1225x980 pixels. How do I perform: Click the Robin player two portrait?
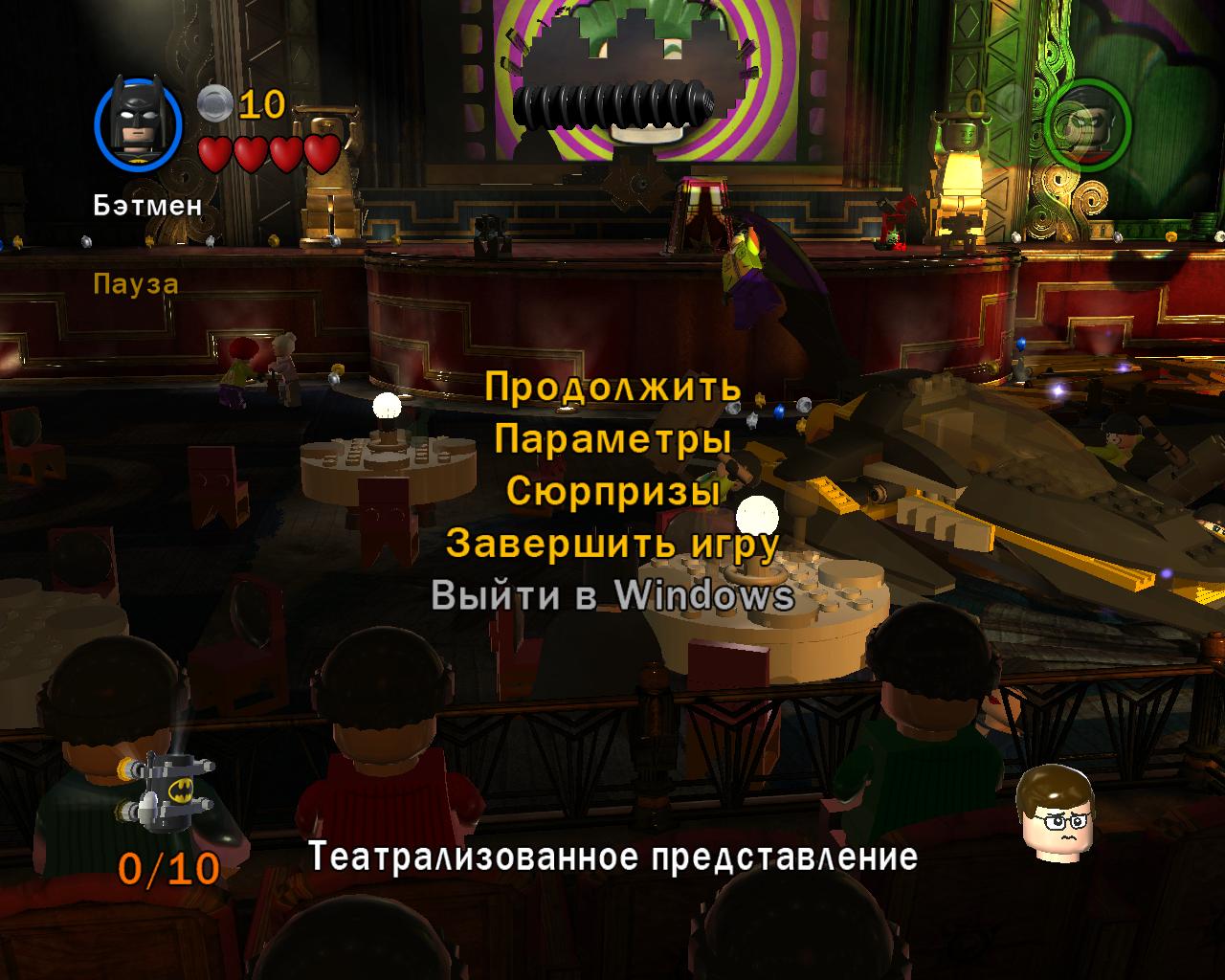(1087, 124)
